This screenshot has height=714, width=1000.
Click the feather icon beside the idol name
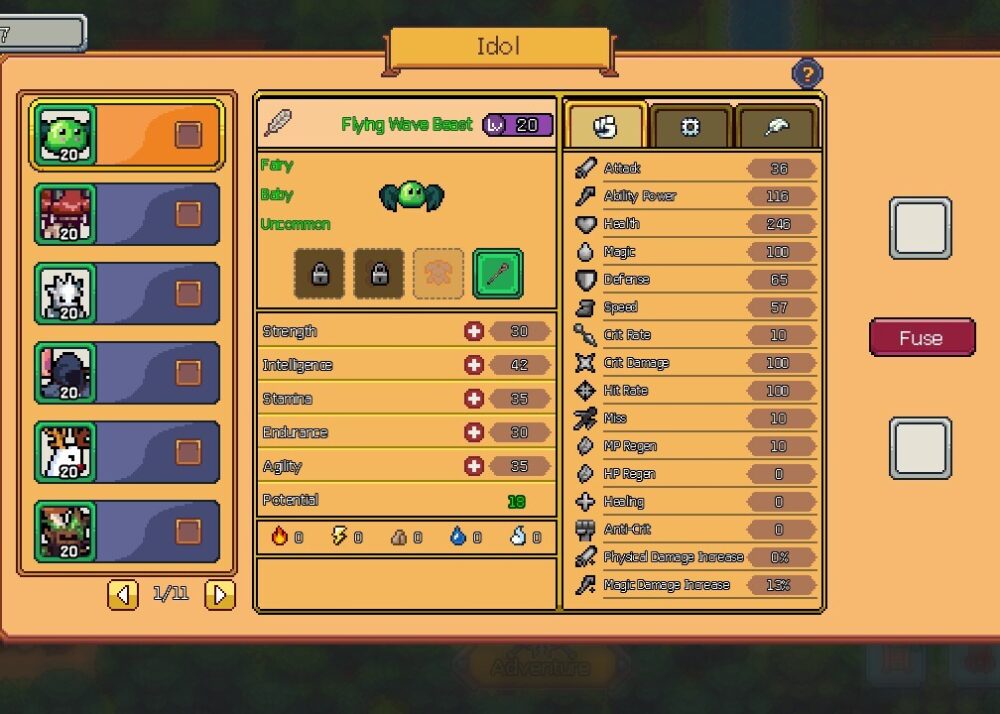279,124
